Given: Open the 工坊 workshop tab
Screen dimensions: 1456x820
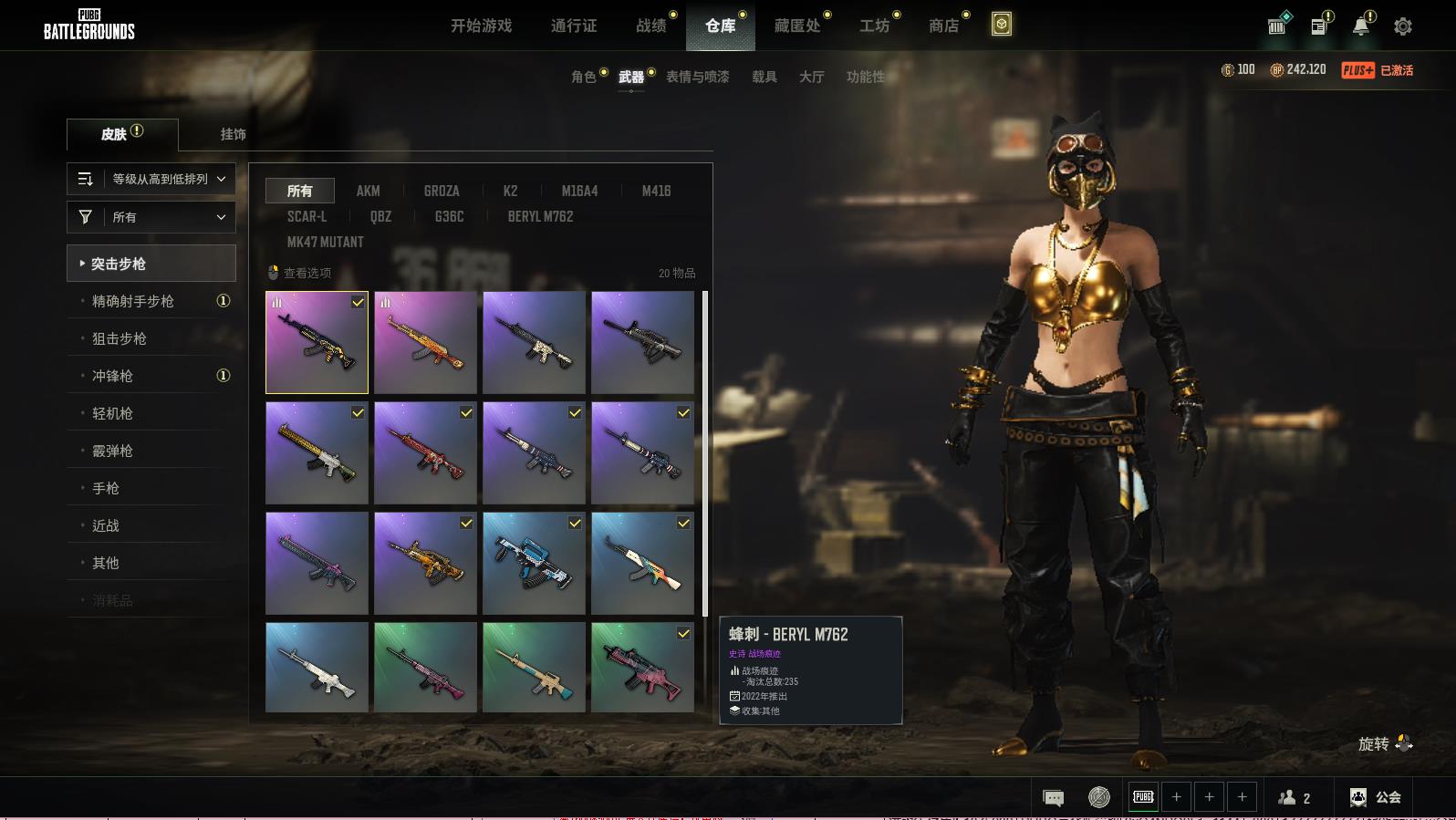Looking at the screenshot, I should tap(874, 26).
